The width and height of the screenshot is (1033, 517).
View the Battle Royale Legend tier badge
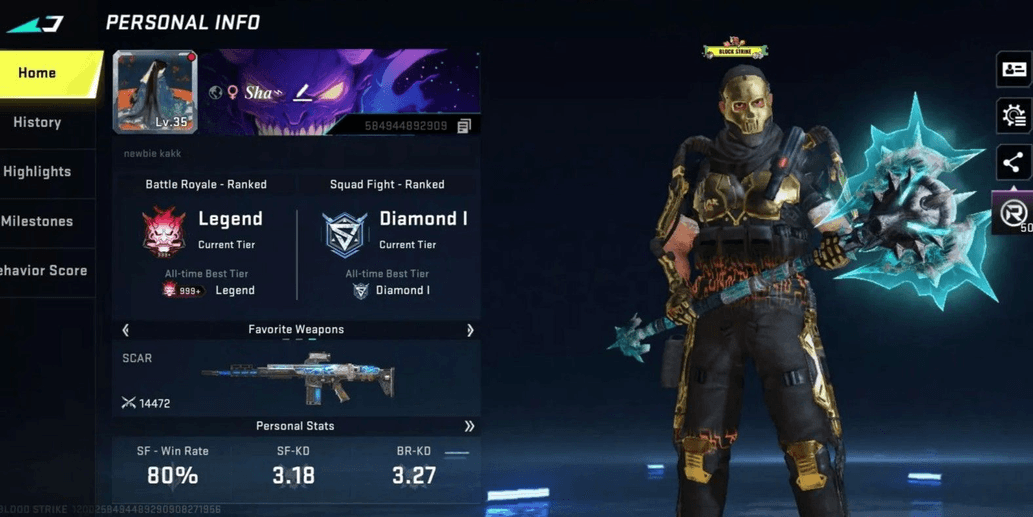[164, 231]
